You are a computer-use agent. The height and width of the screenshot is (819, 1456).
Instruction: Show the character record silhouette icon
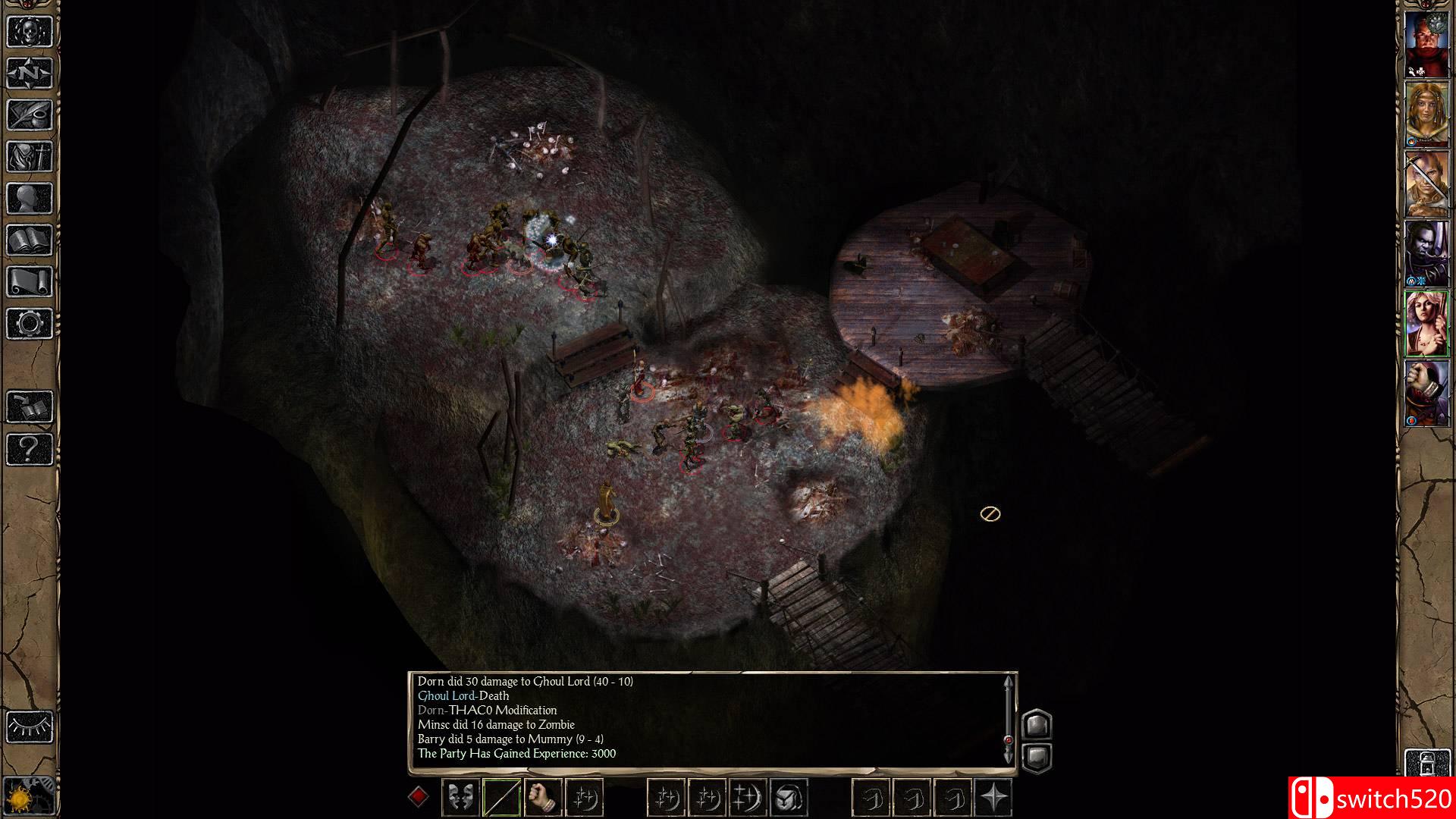(x=30, y=199)
